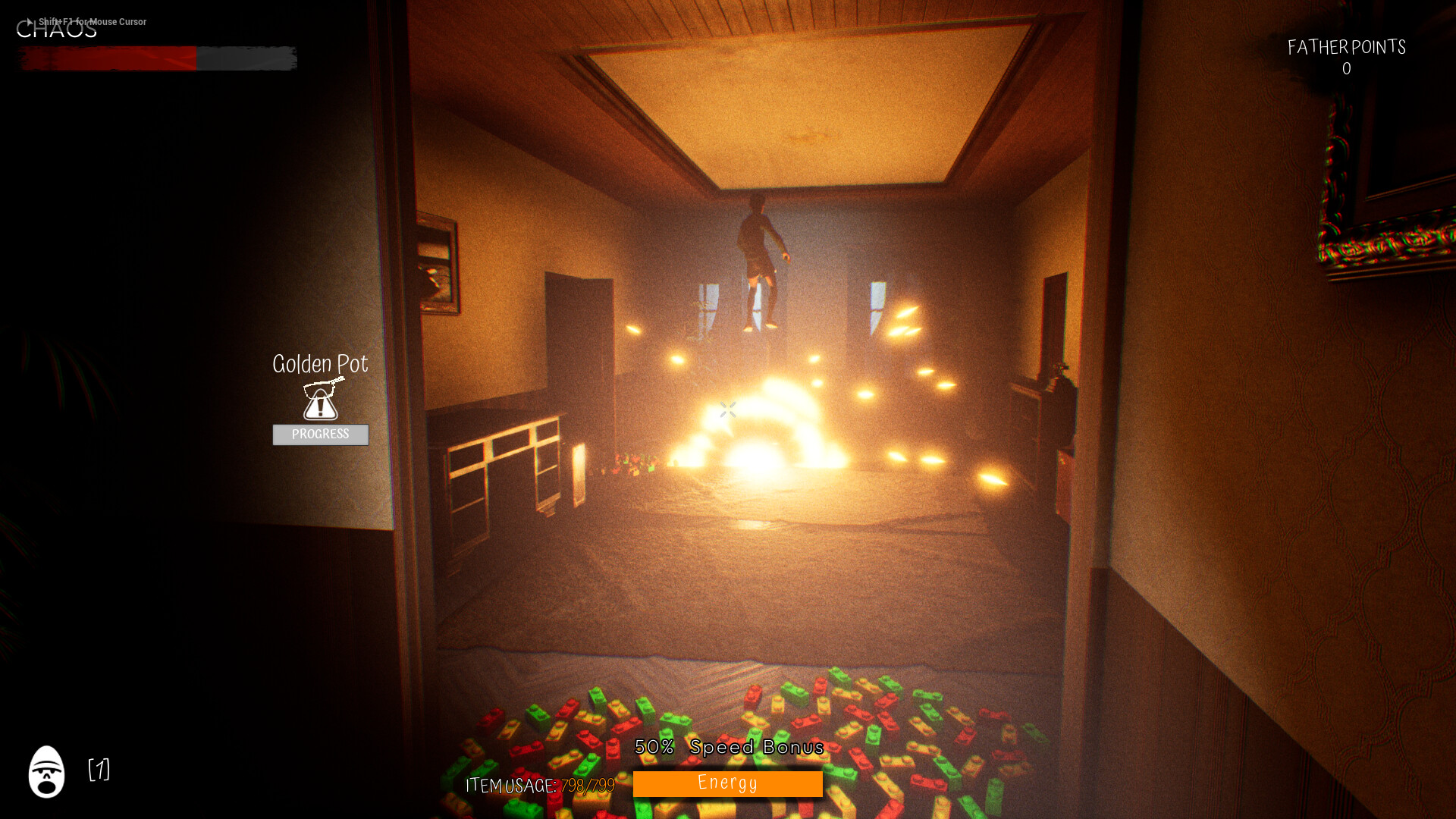1456x819 pixels.
Task: Click the FATHER POINTS counter showing 0
Action: click(1346, 57)
